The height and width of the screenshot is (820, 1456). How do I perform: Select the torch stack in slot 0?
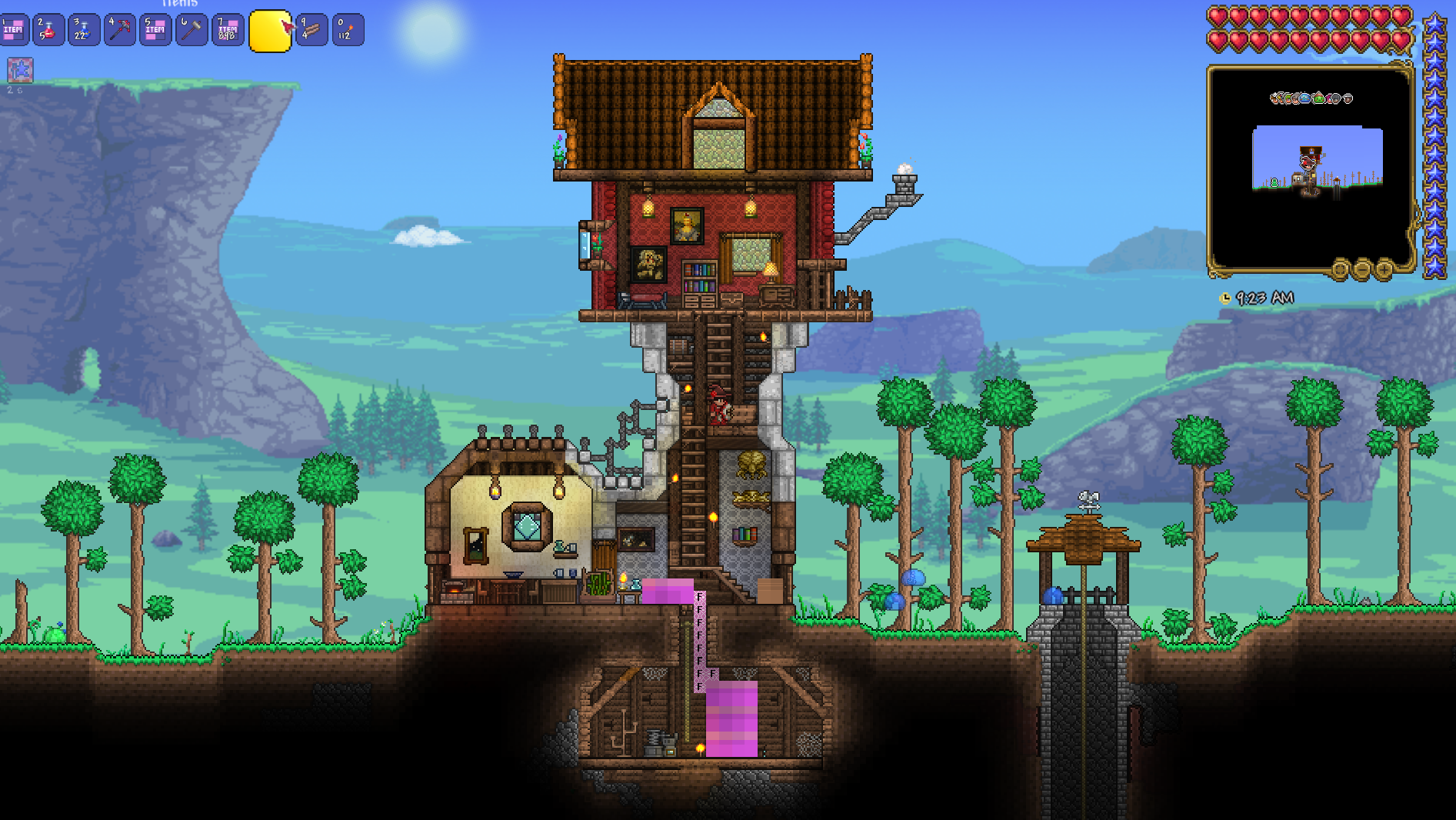348,31
